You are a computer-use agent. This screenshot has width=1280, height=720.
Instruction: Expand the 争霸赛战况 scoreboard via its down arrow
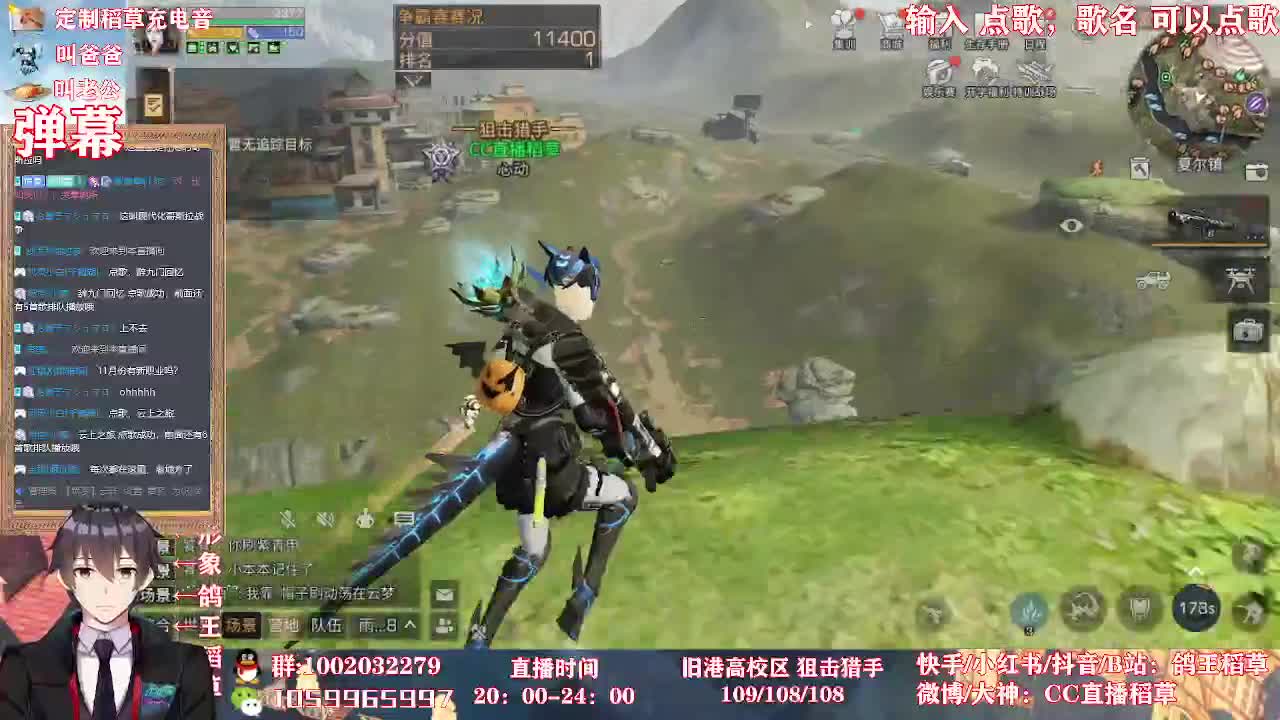point(412,80)
